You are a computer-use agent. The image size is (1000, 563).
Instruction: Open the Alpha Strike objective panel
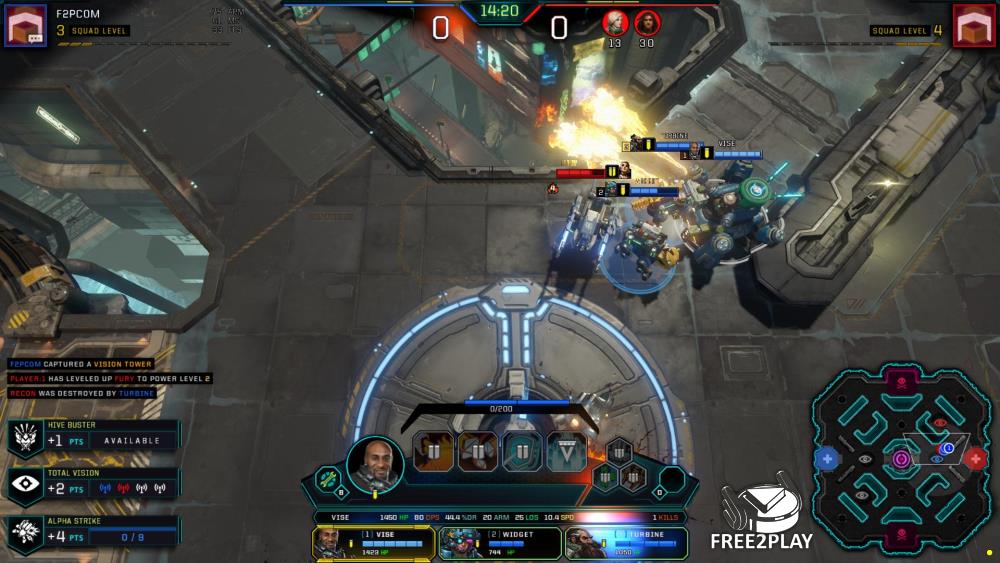point(93,531)
